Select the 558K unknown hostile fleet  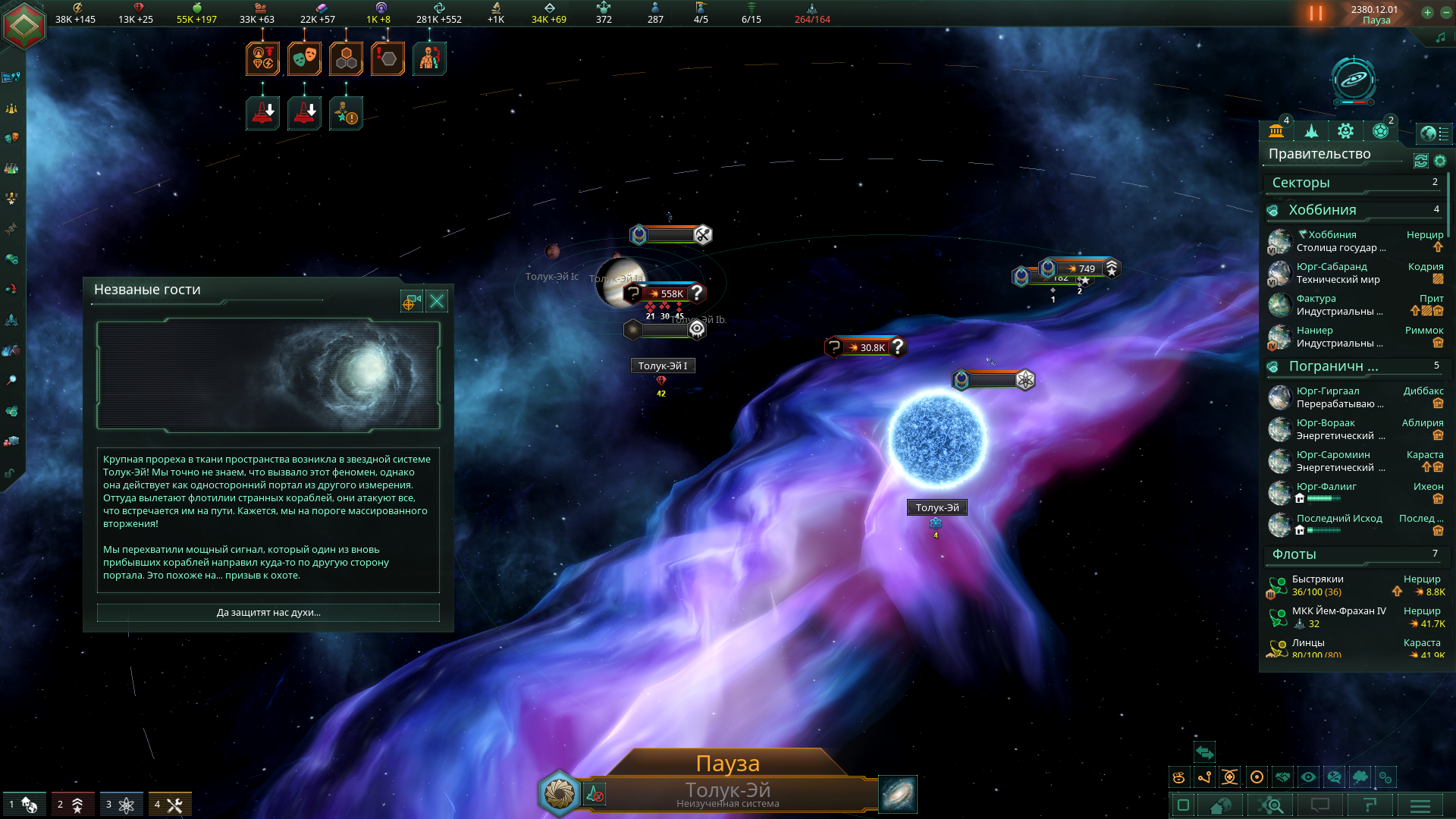665,293
